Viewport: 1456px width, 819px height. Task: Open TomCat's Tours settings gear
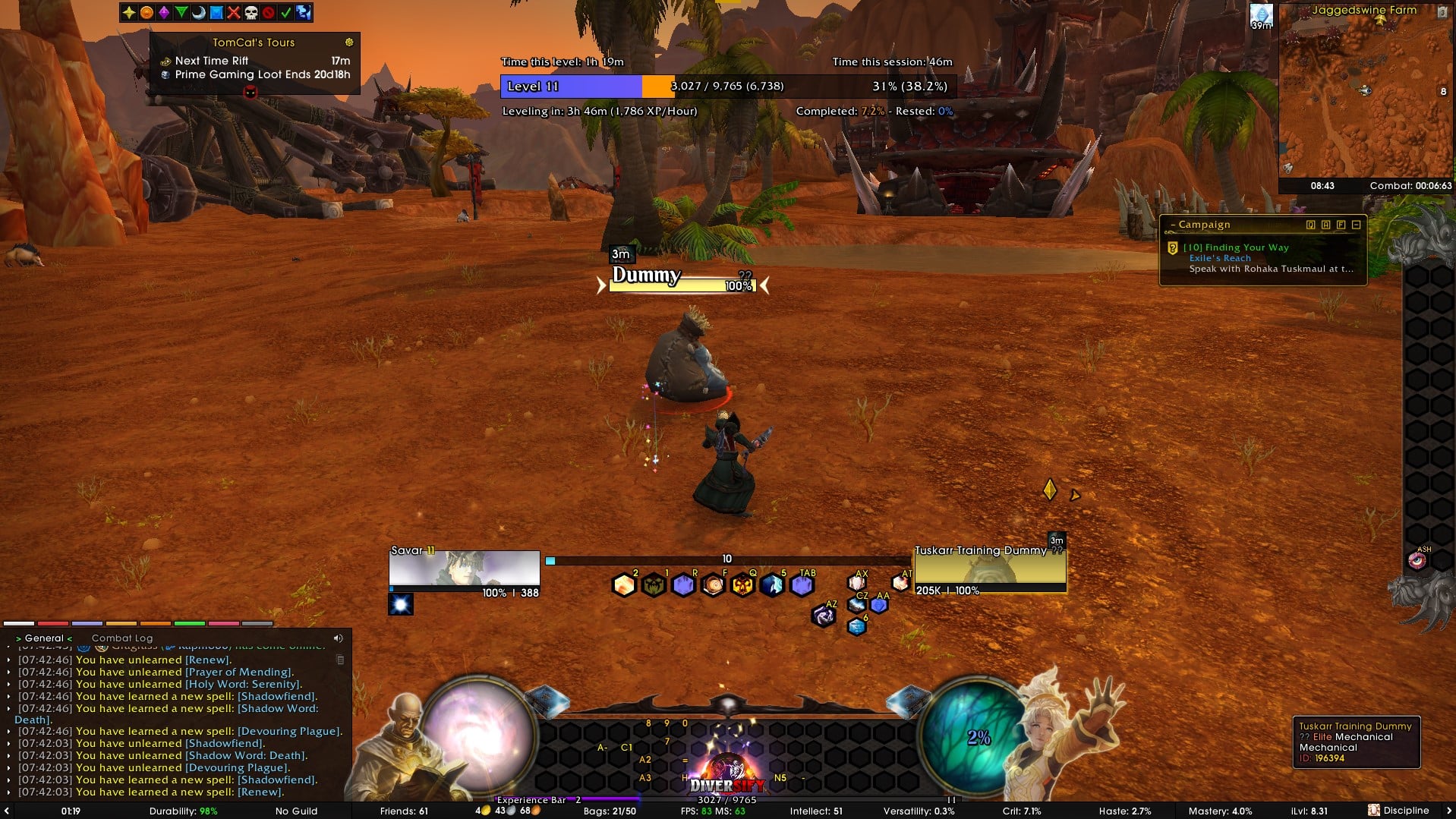click(x=349, y=43)
